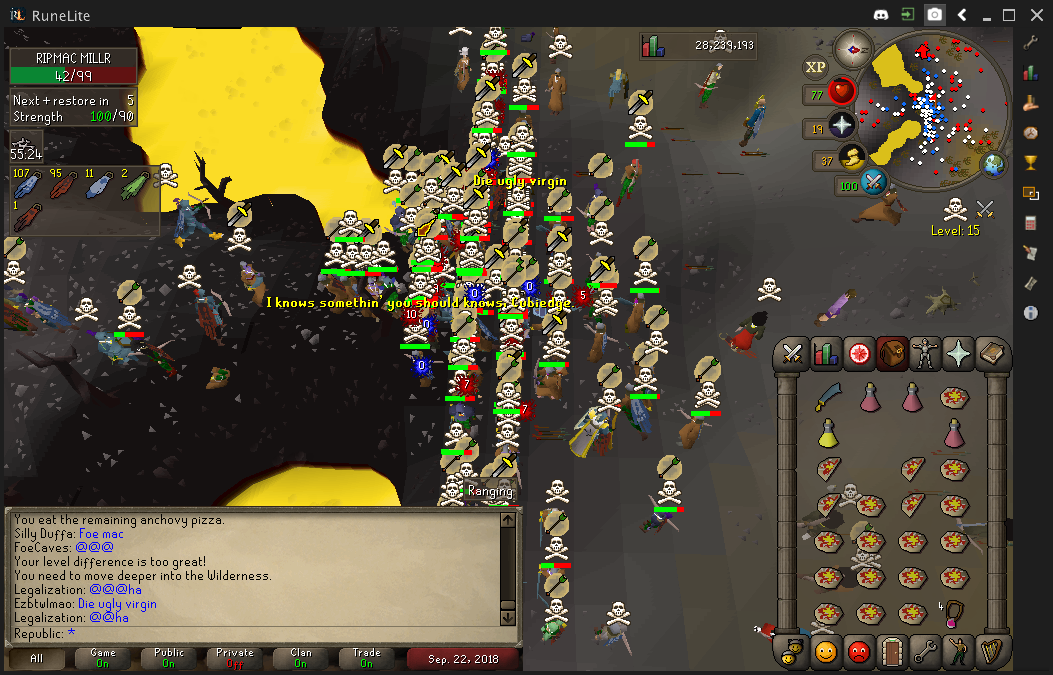This screenshot has width=1053, height=675.
Task: Activate quick-prayers with the prayer orb
Action: (843, 126)
